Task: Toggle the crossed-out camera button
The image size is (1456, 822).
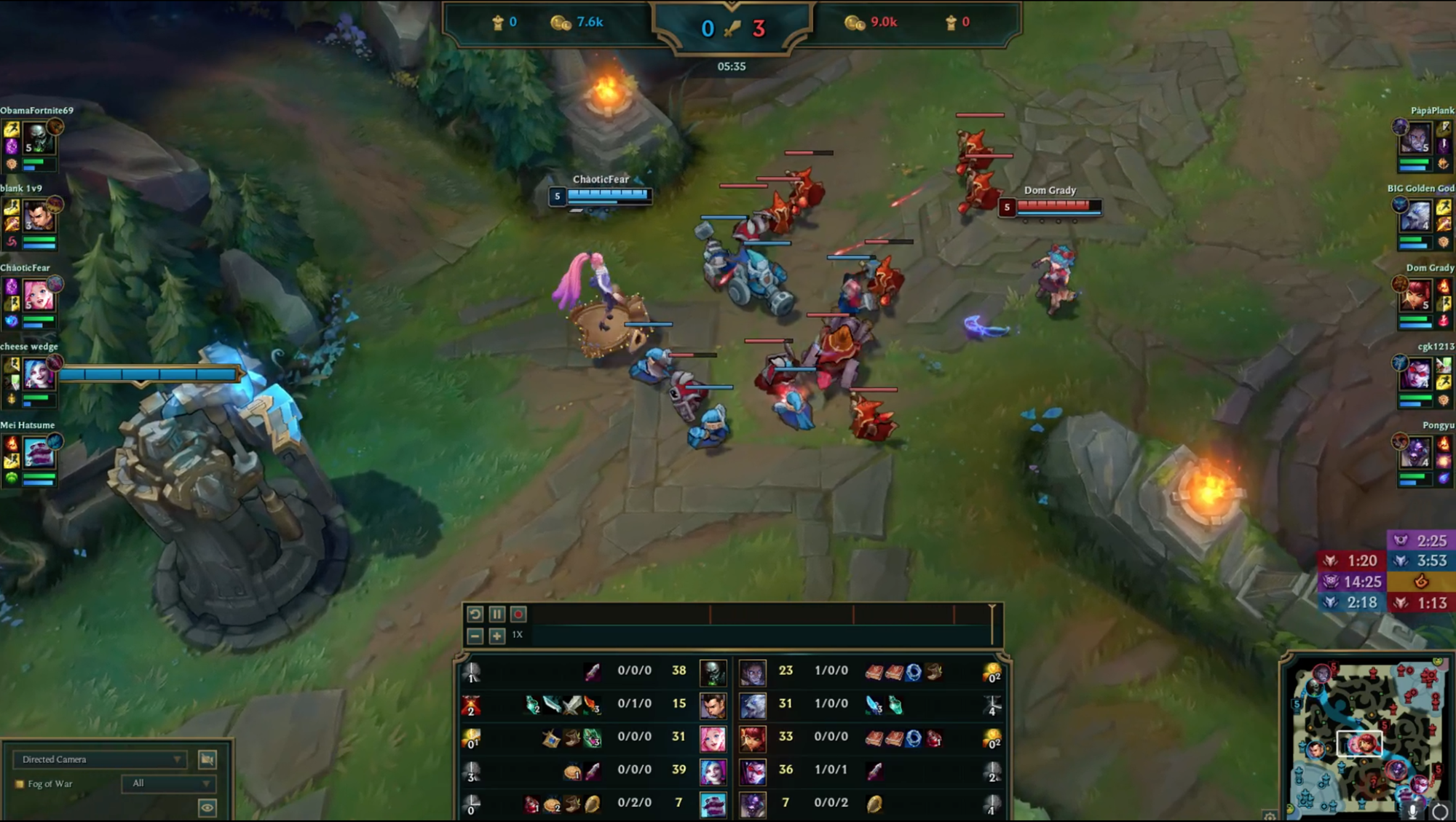Action: (x=208, y=759)
